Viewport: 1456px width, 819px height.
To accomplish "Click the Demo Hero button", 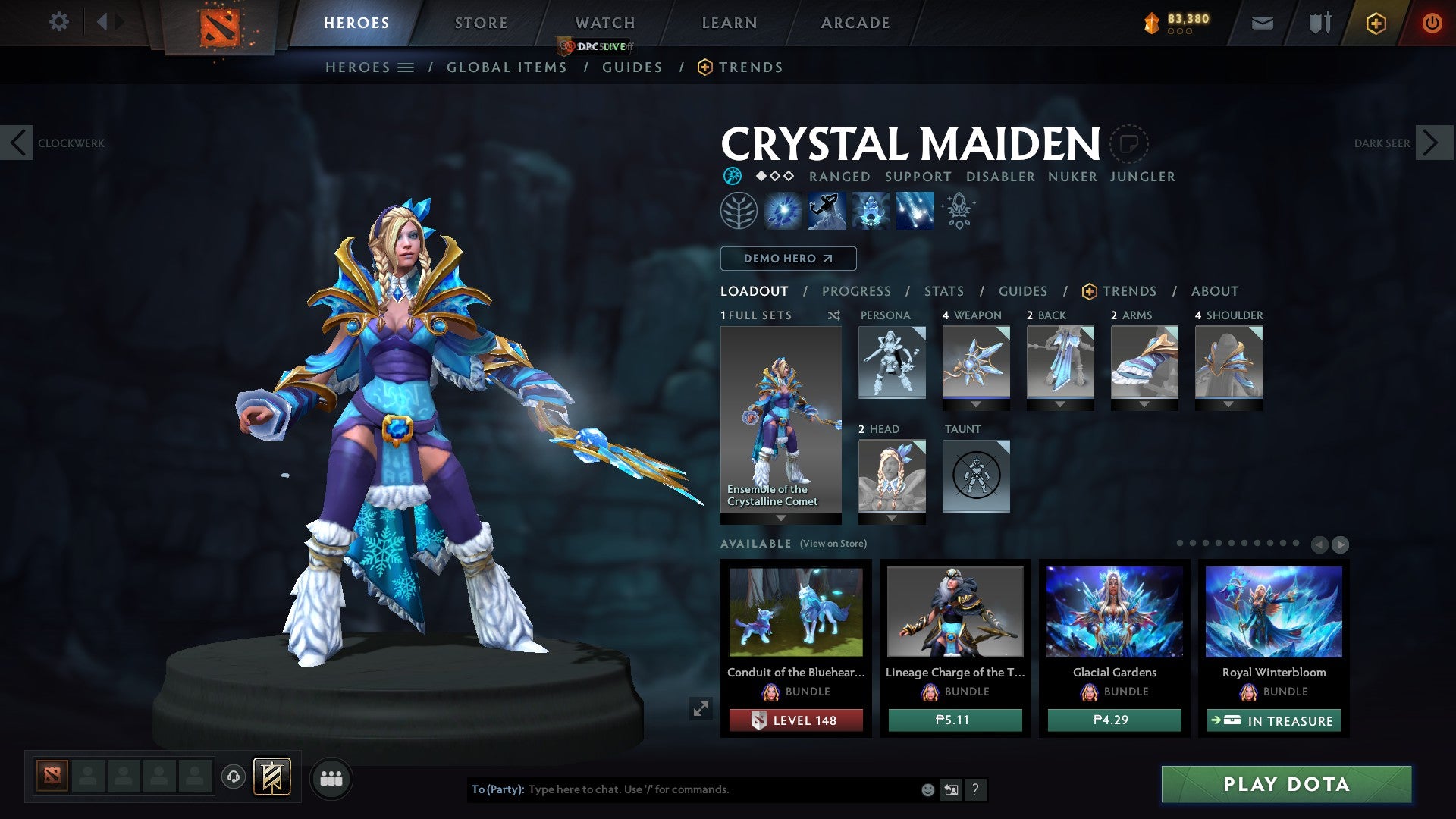I will tap(787, 258).
